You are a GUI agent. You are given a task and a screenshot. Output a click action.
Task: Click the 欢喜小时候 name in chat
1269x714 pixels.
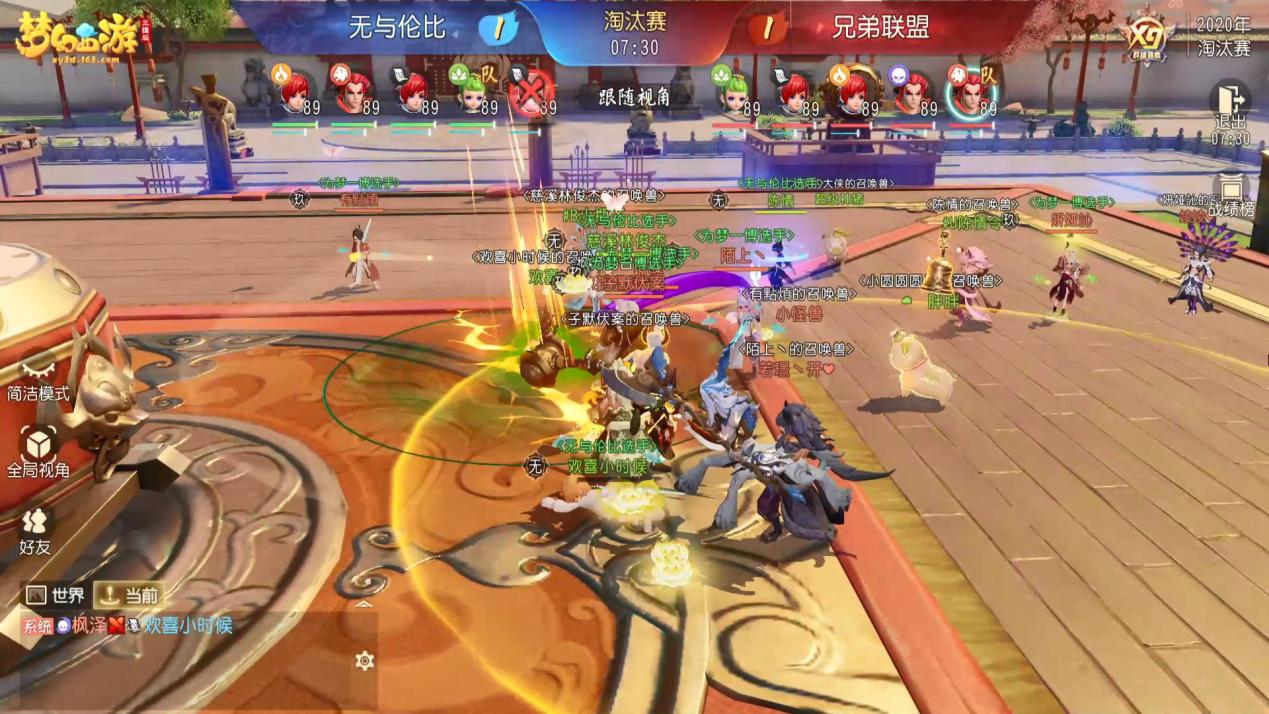pyautogui.click(x=188, y=626)
